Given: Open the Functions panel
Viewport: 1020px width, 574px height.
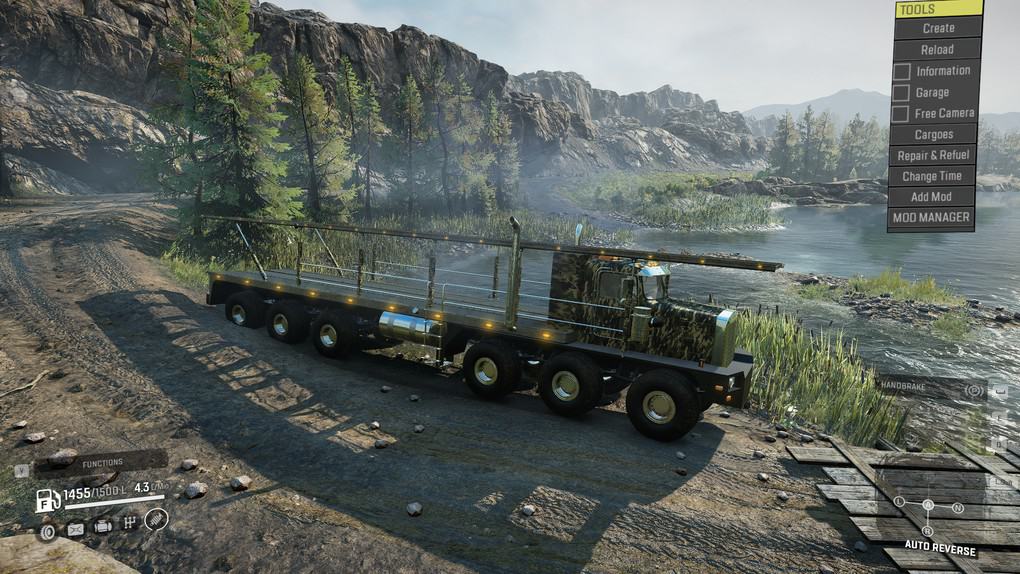Looking at the screenshot, I should tap(101, 463).
